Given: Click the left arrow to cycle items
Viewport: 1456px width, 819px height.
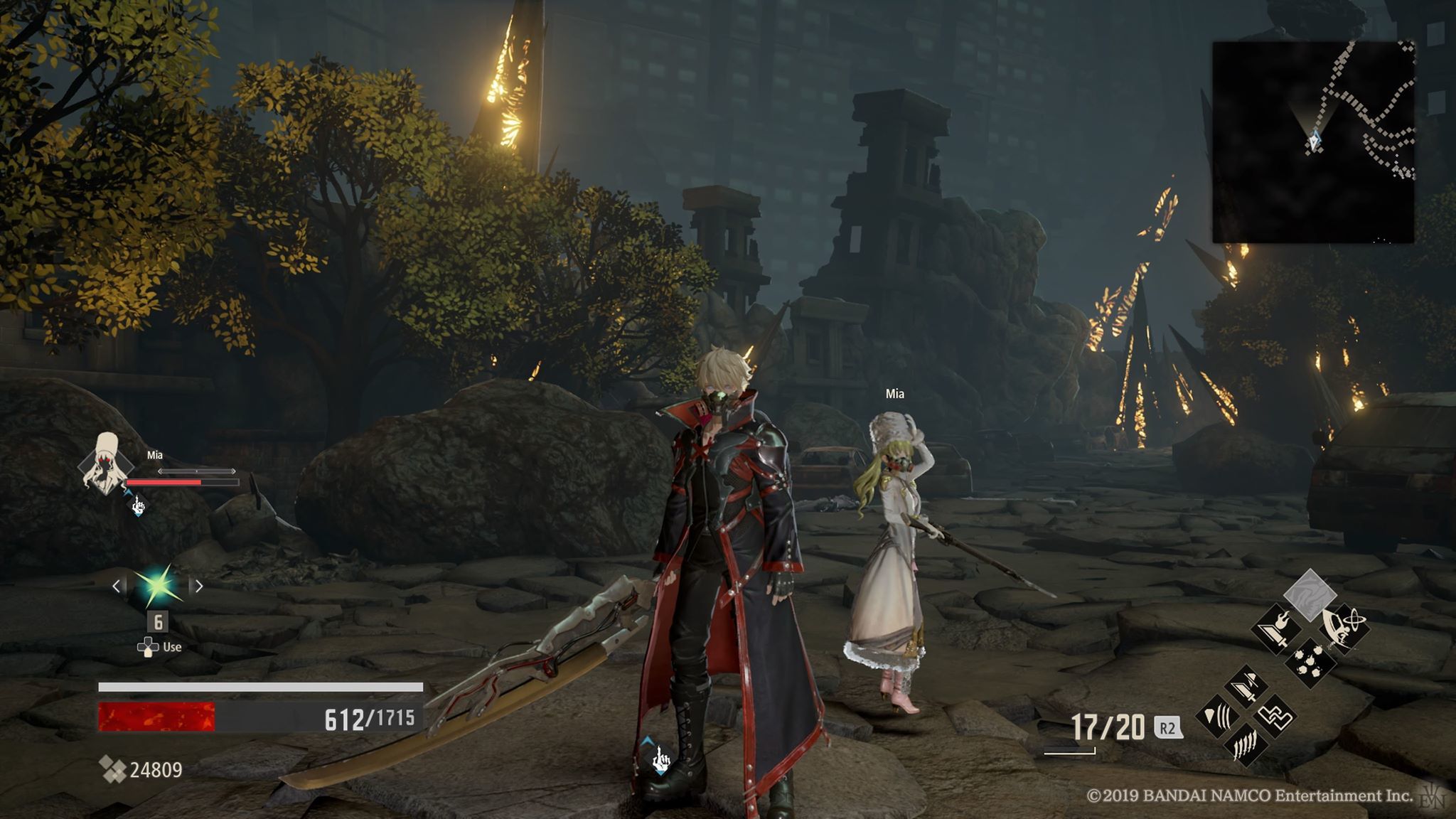Looking at the screenshot, I should (x=117, y=585).
